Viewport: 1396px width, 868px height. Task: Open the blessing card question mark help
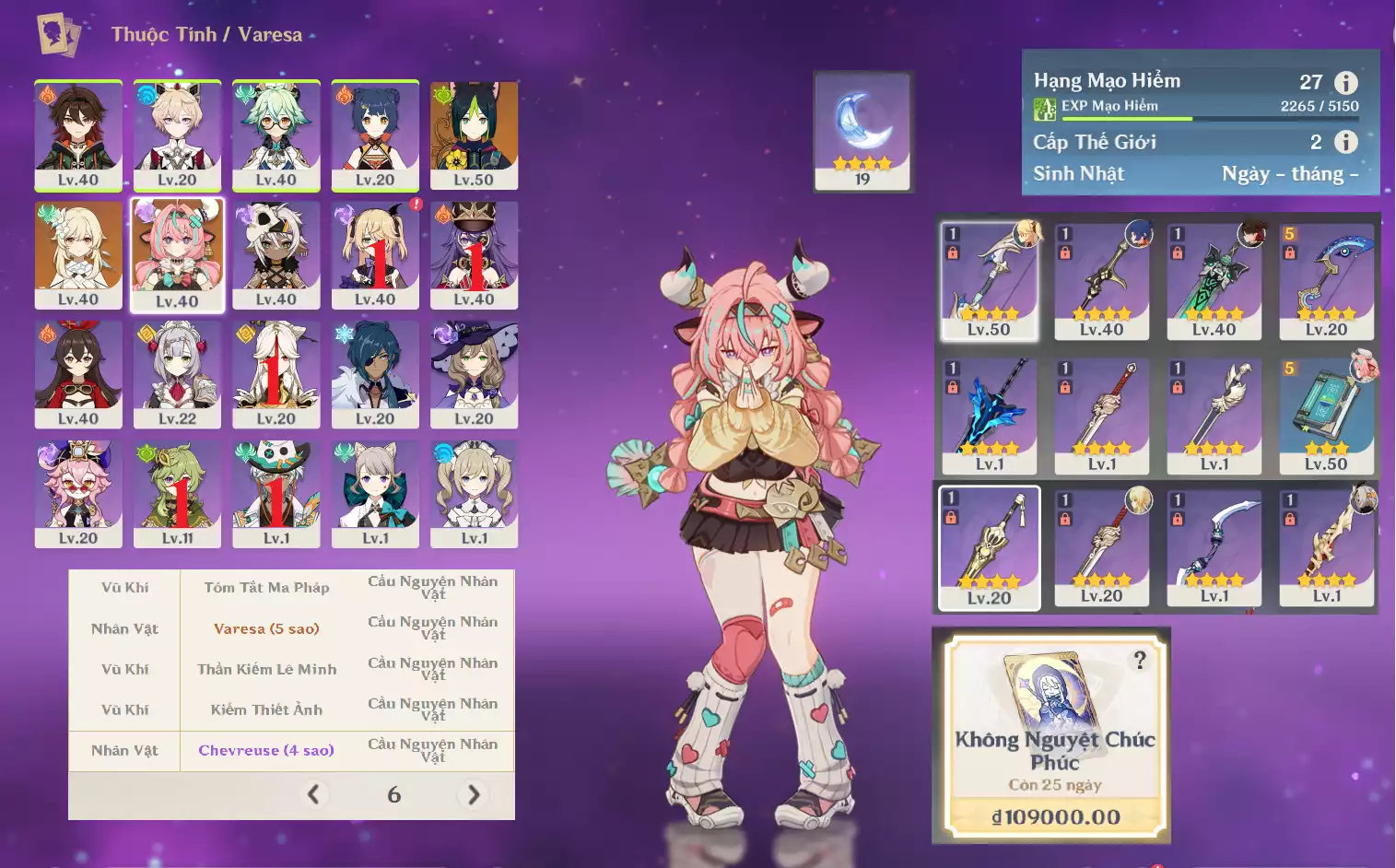pyautogui.click(x=1140, y=661)
